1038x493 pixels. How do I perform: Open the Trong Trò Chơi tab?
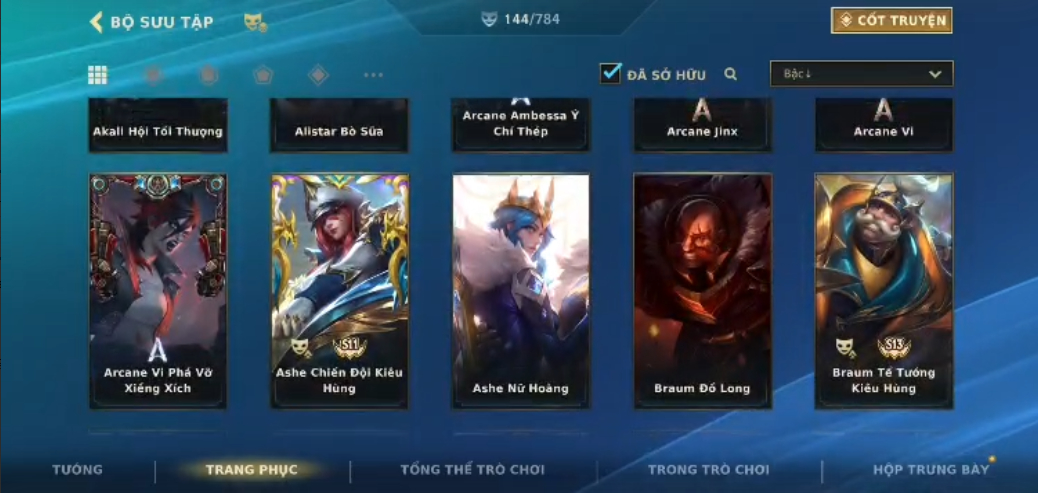709,470
